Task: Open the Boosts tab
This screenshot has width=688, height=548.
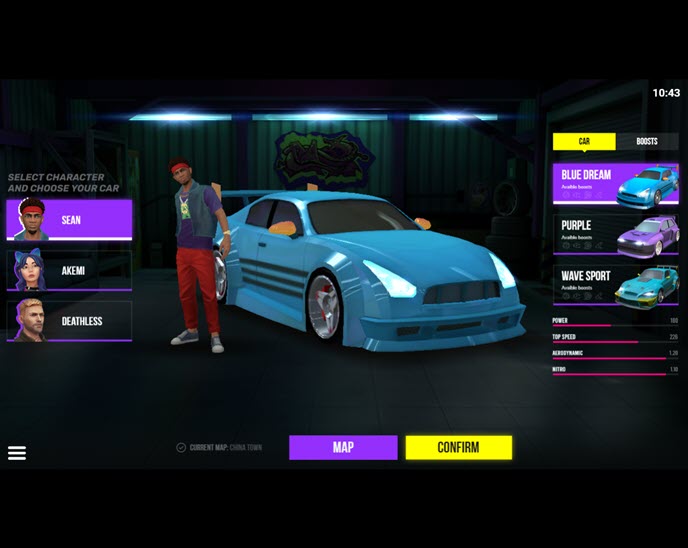Action: coord(647,142)
